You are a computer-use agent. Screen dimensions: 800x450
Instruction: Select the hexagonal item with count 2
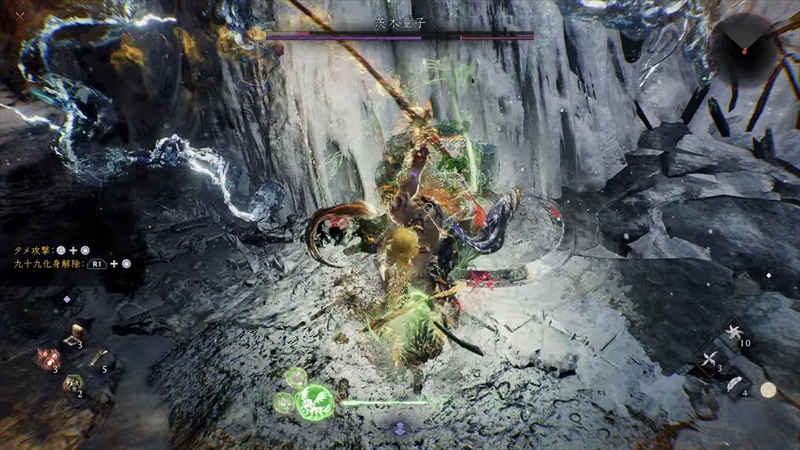[73, 383]
